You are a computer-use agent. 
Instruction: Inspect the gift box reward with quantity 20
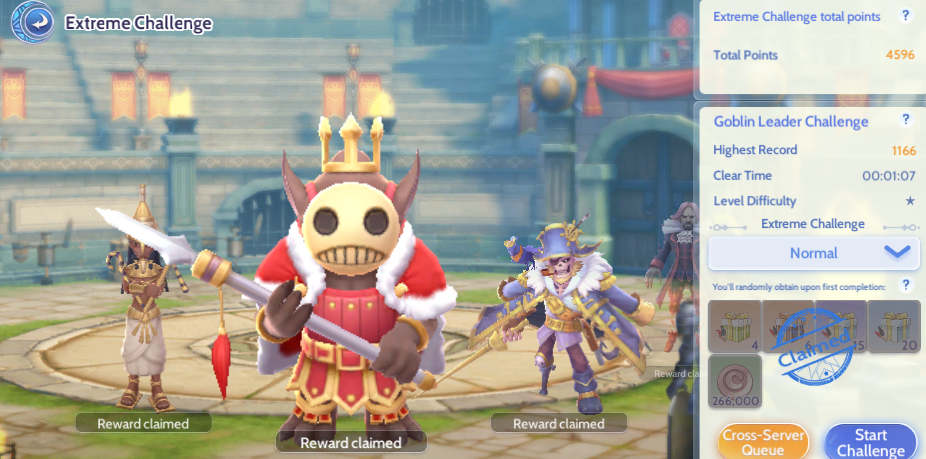[894, 326]
